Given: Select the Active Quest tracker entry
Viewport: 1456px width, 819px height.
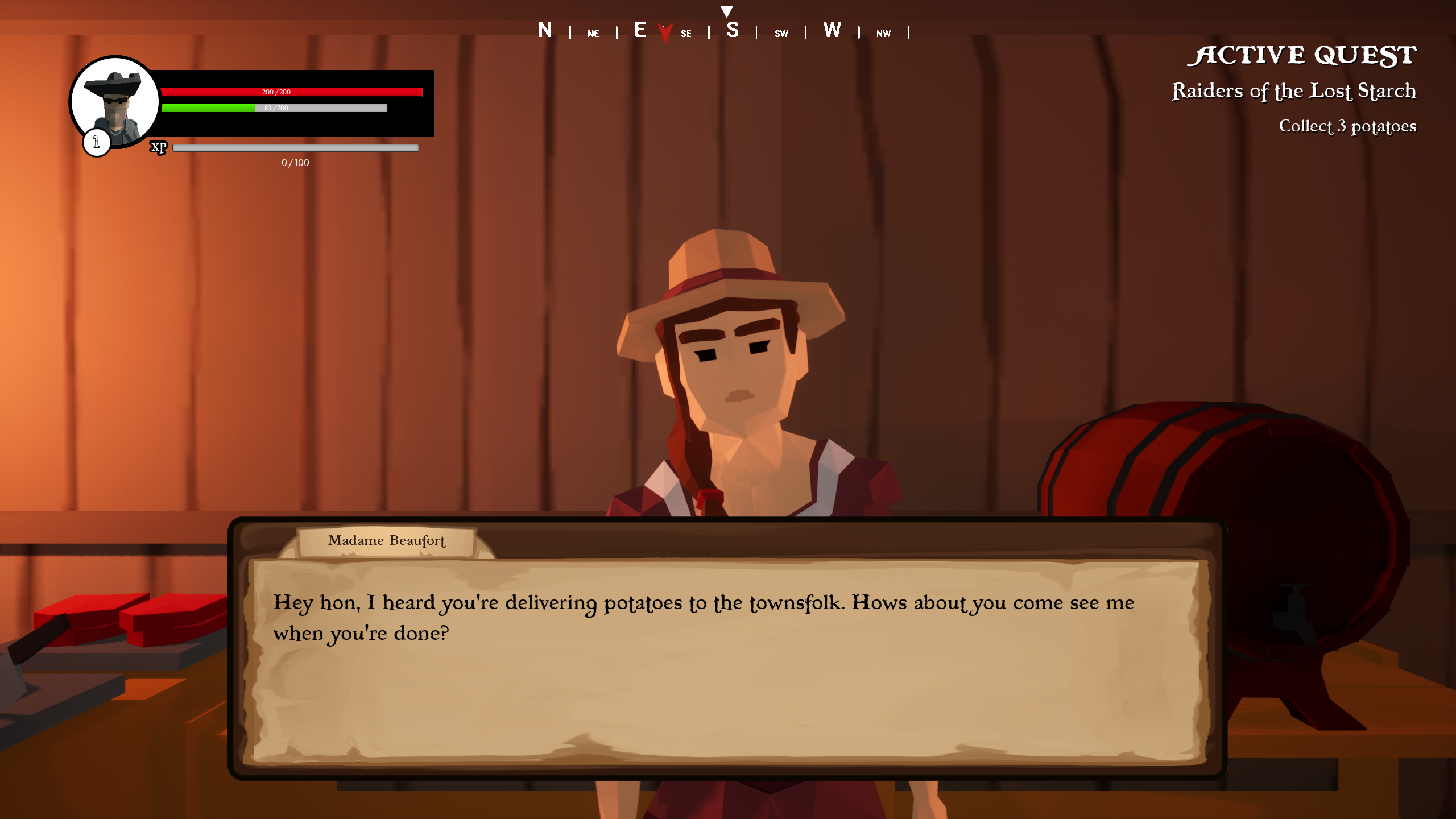Looking at the screenshot, I should pos(1293,91).
